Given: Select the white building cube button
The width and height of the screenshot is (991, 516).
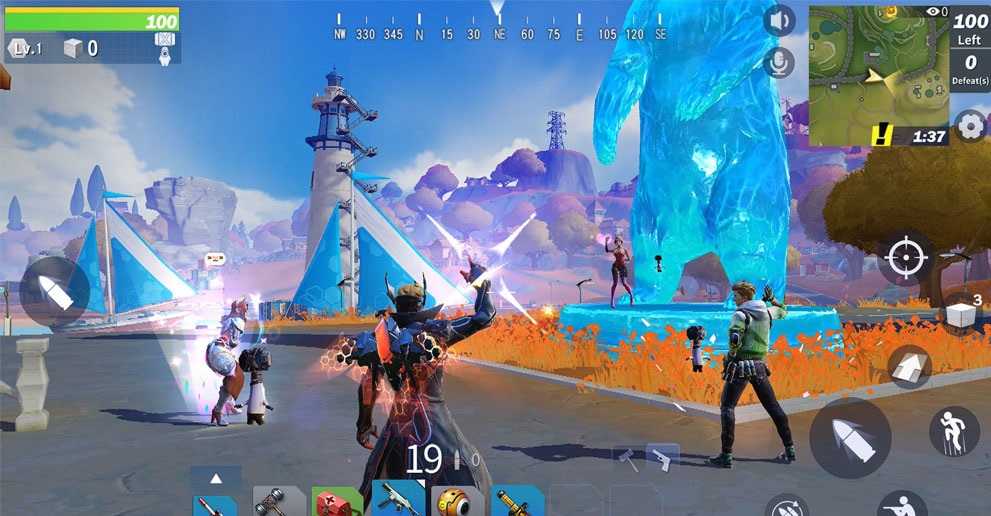Looking at the screenshot, I should click(x=961, y=315).
